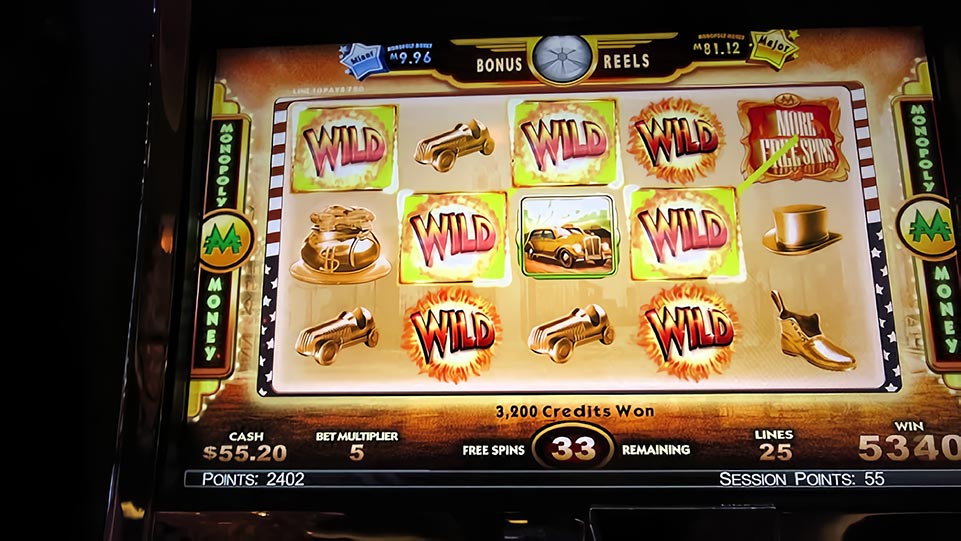The width and height of the screenshot is (961, 541).
Task: Tap the Monopoly Money medallion beside the top hat
Action: pyautogui.click(x=927, y=227)
